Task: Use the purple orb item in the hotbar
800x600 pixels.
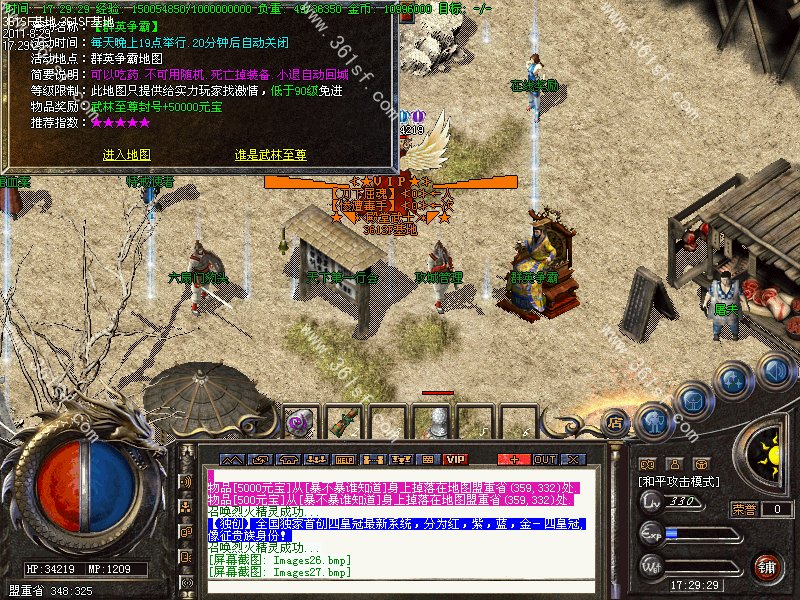Action: (x=298, y=423)
